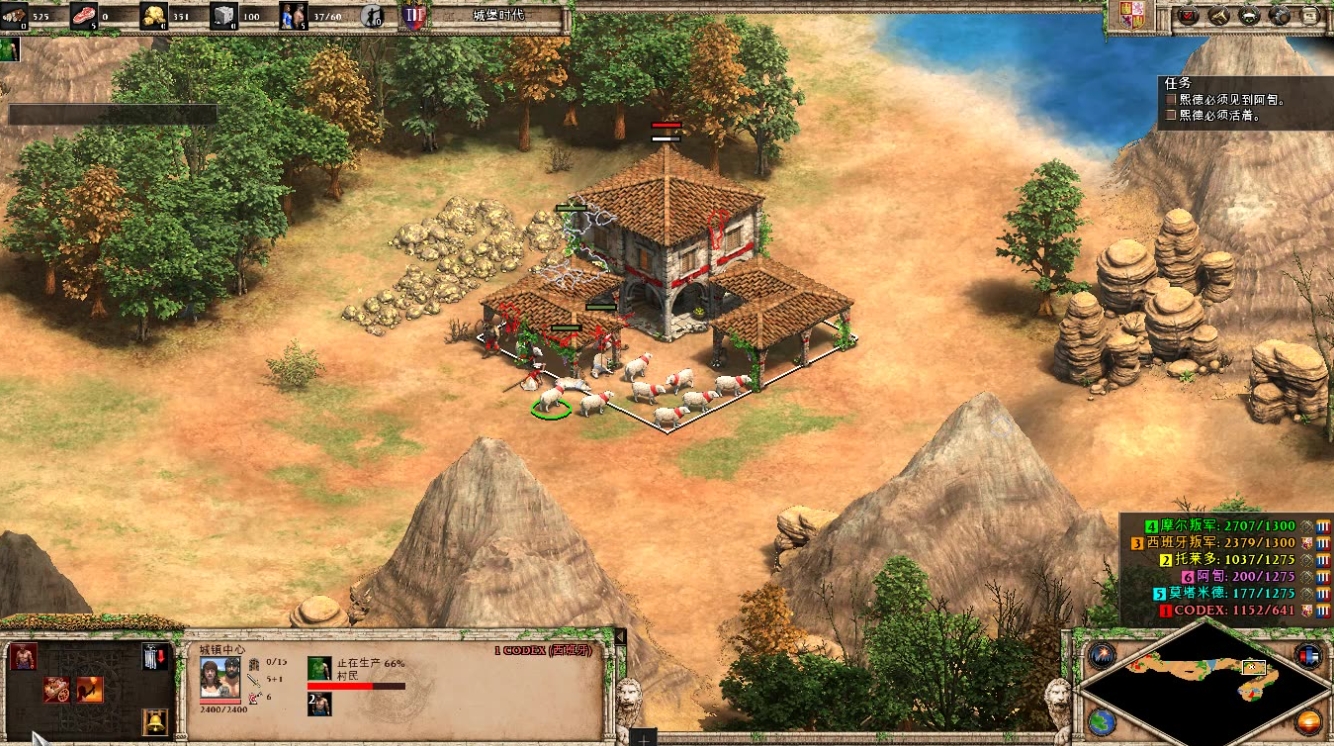This screenshot has width=1334, height=746.
Task: Train a villager from the town center
Action: (x=23, y=657)
